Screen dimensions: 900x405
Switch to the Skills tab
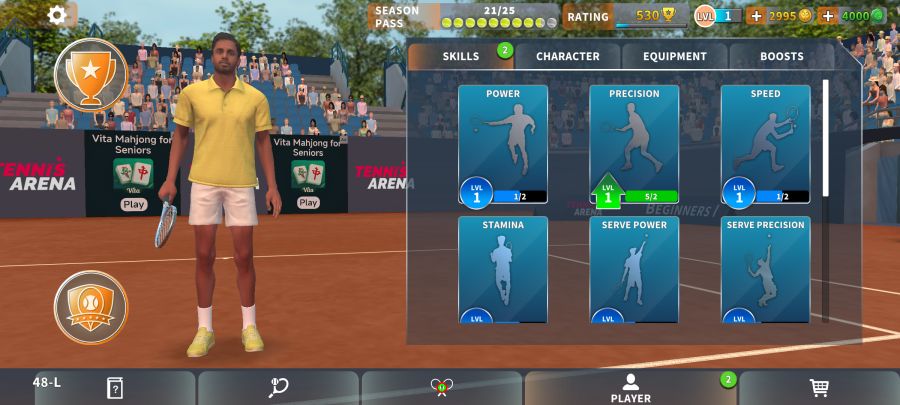tap(461, 56)
